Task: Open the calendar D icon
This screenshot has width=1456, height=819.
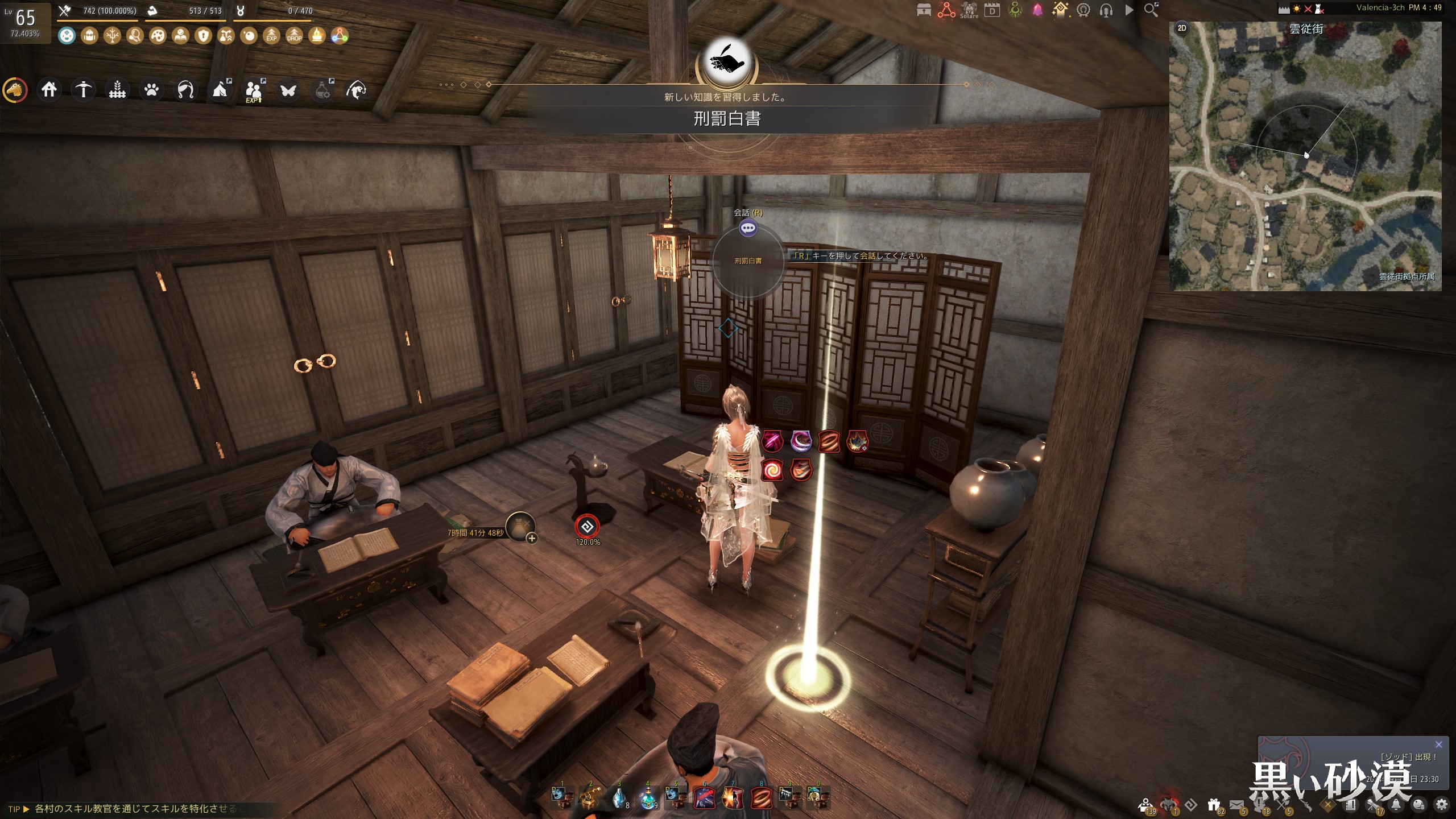Action: pyautogui.click(x=992, y=10)
